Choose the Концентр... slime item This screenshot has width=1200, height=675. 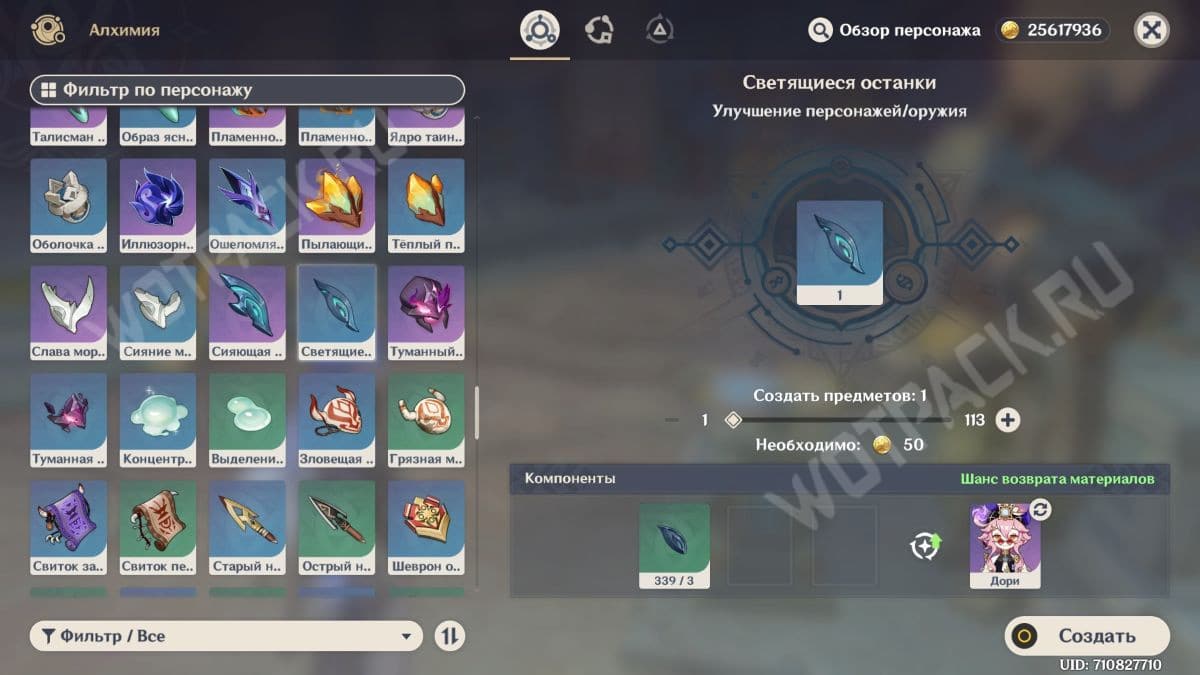click(x=158, y=420)
